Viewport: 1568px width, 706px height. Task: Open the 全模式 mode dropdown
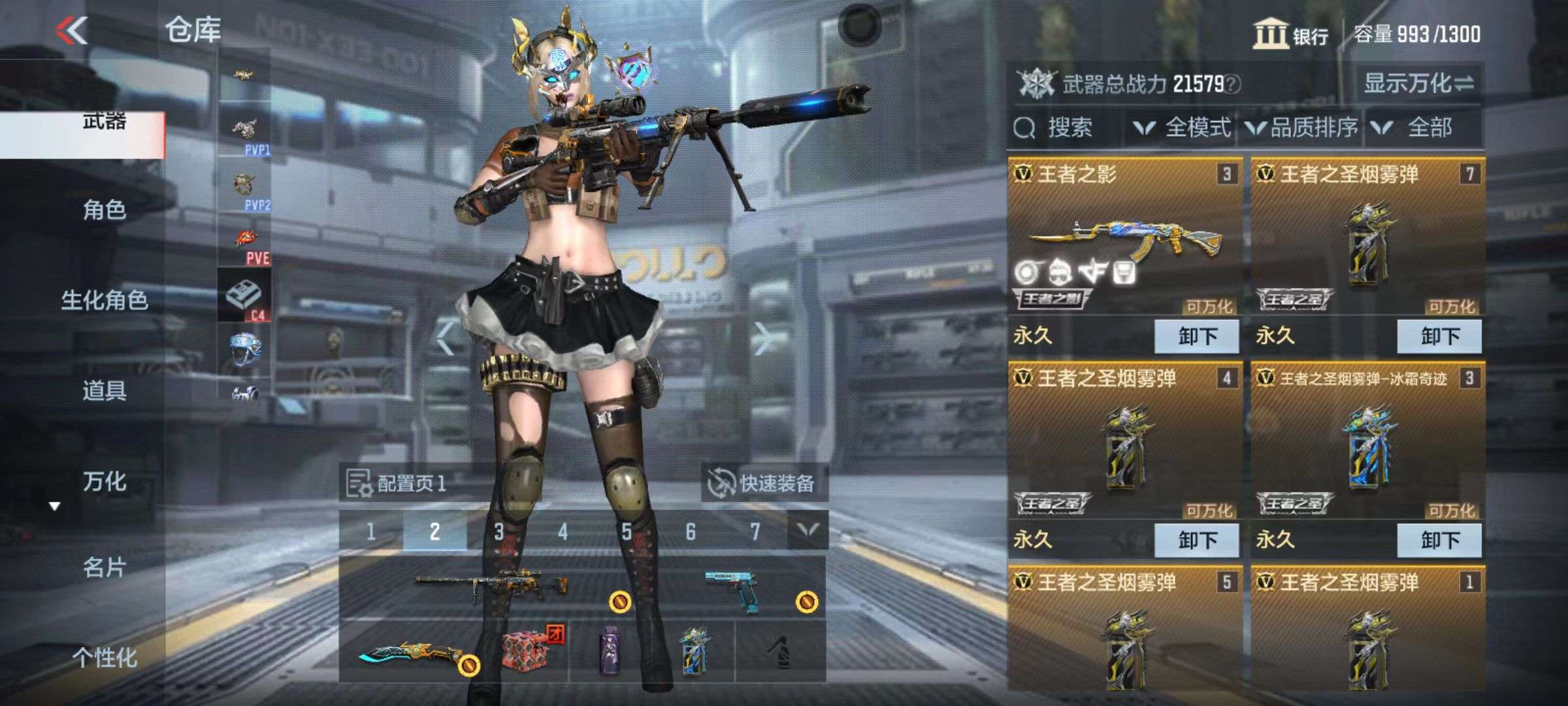pyautogui.click(x=1183, y=127)
